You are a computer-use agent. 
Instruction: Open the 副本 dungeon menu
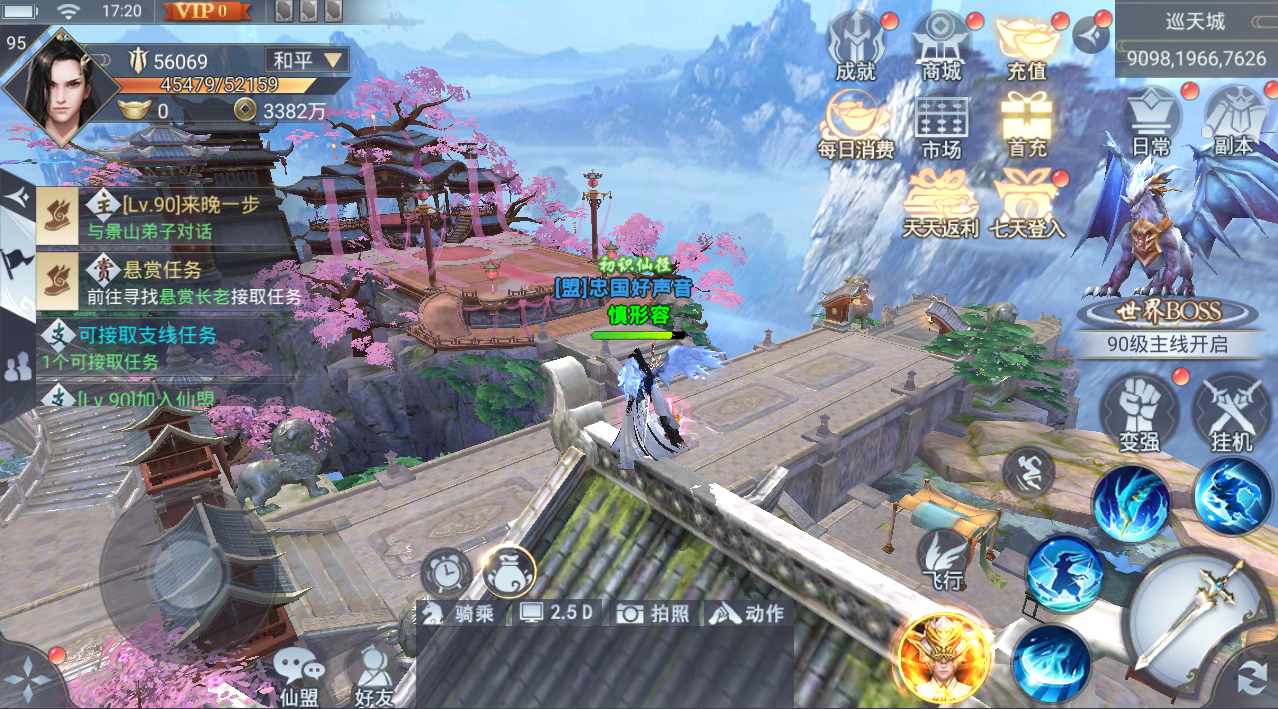coord(1234,121)
